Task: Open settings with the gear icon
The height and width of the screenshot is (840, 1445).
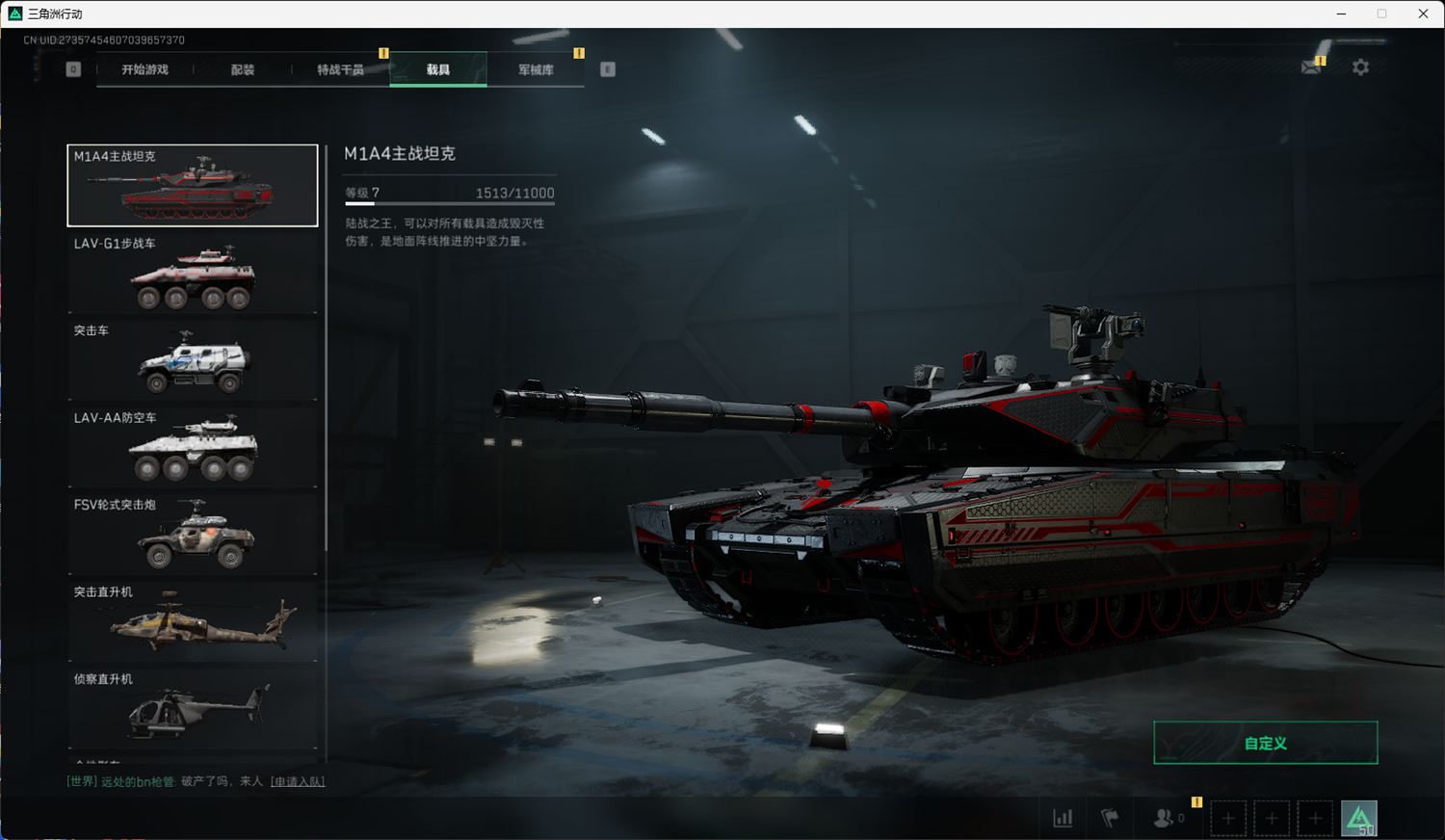Action: click(1360, 67)
